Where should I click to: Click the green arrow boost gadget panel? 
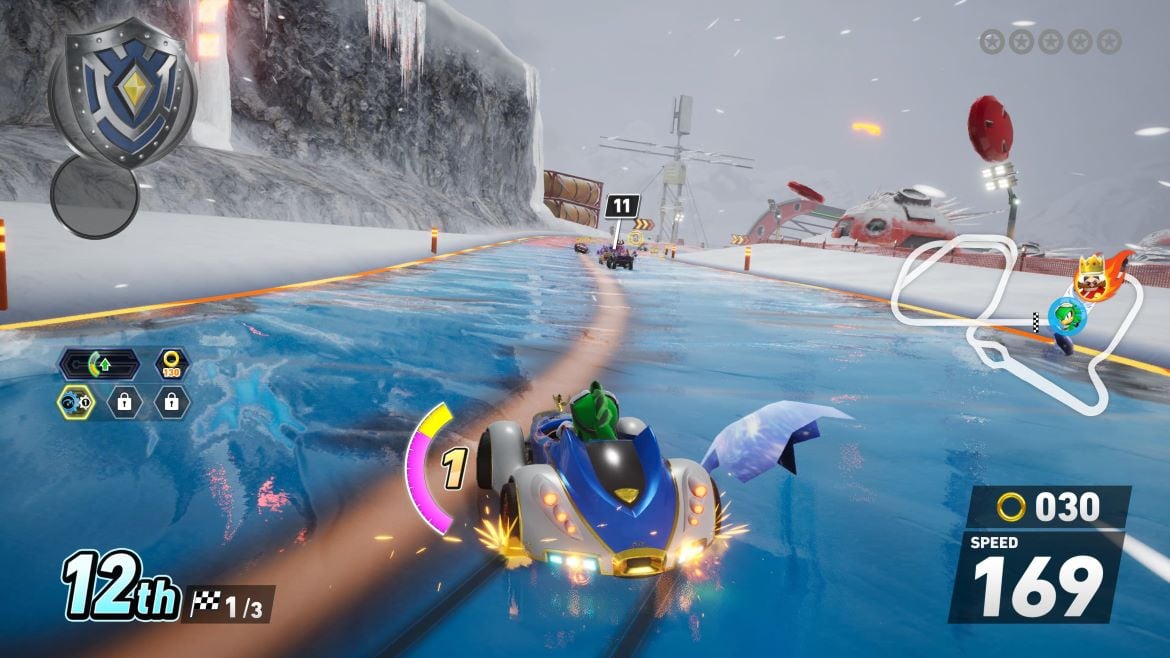pos(98,364)
